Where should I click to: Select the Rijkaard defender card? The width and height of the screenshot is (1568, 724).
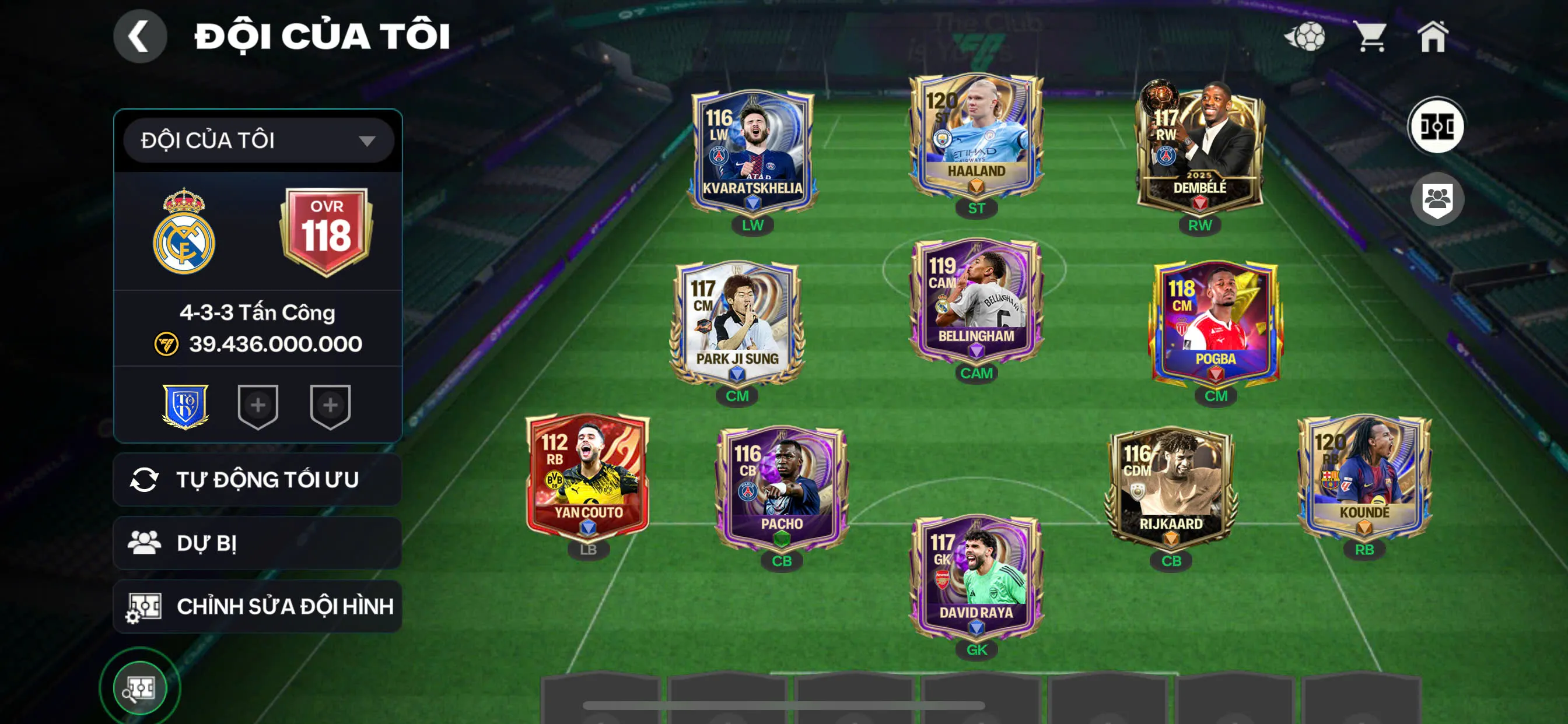point(1171,487)
